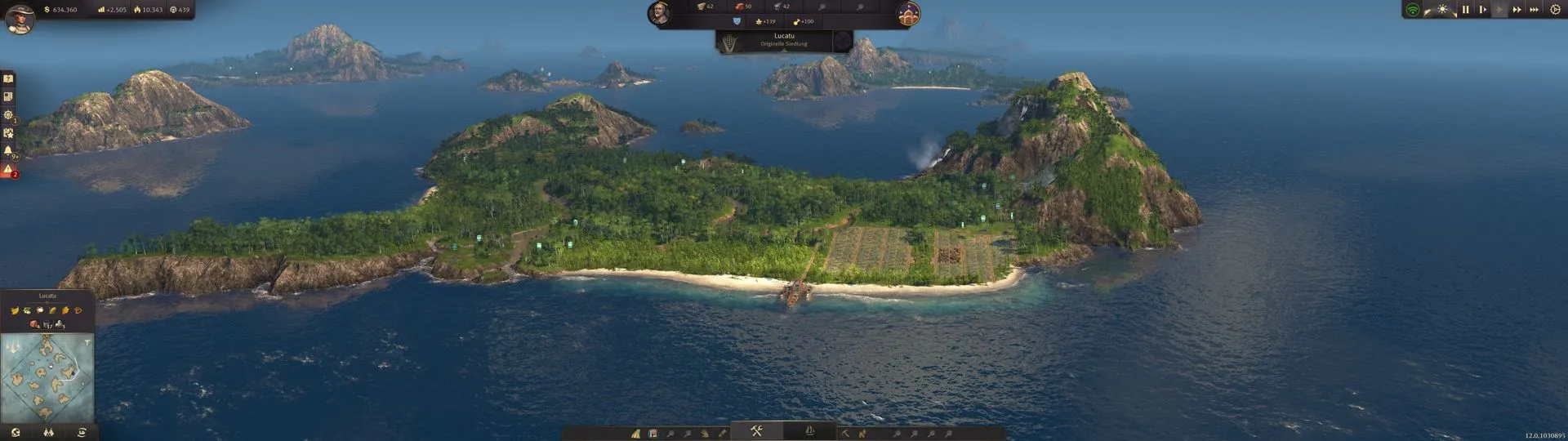
Task: Select the road building tool
Action: point(635,434)
